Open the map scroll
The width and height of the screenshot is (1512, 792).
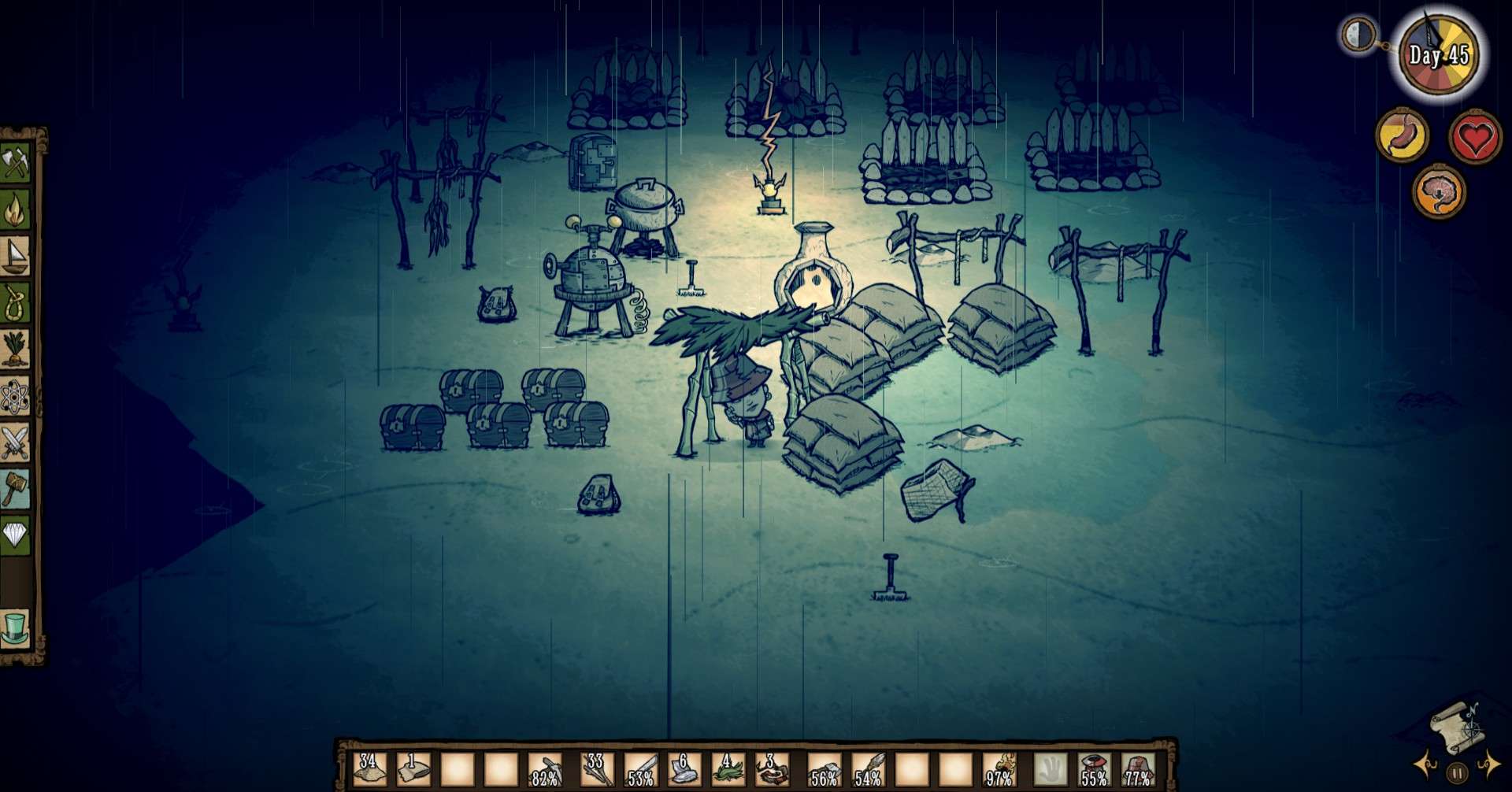coord(1455,726)
